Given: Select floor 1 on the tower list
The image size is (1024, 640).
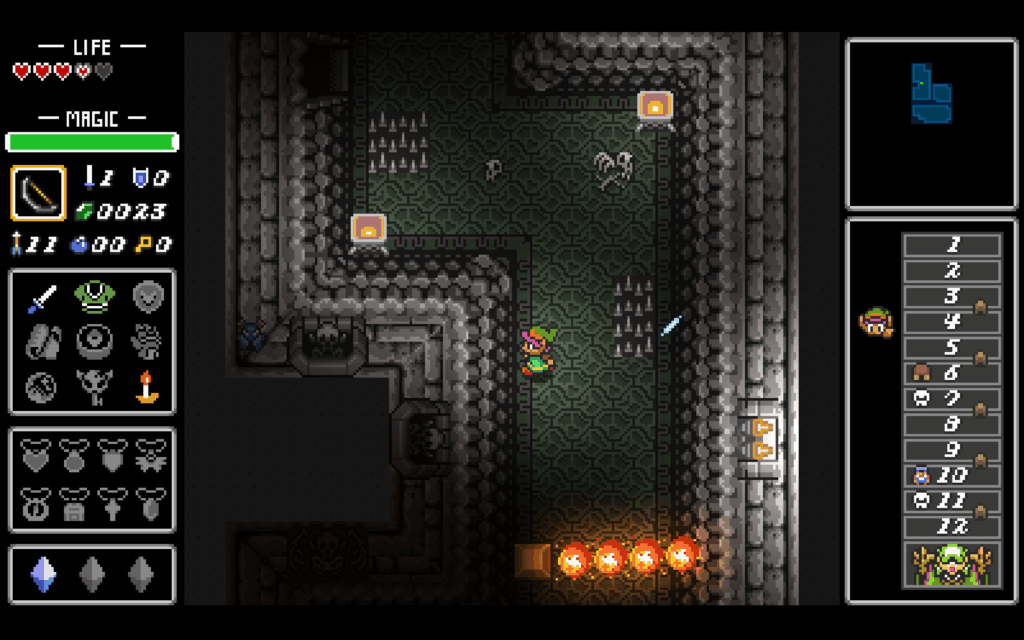Looking at the screenshot, I should click(x=951, y=245).
